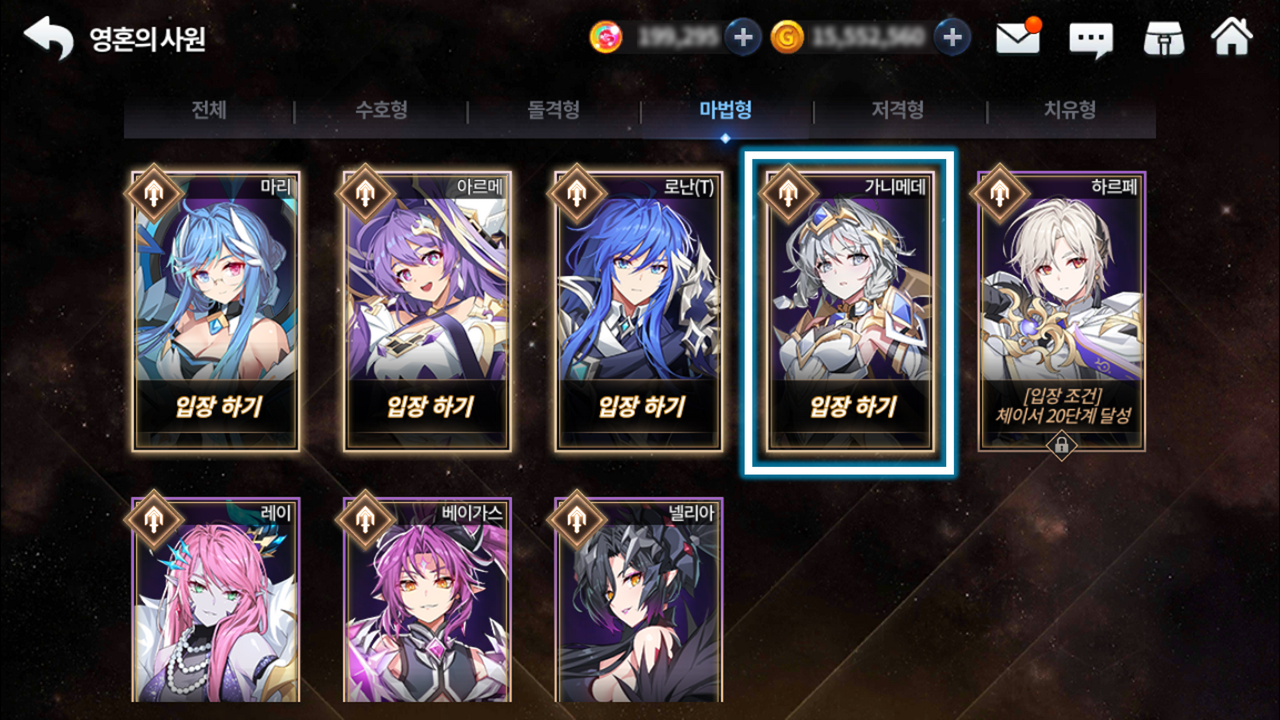1280x720 pixels.
Task: Choose the 넬리아 character card
Action: (x=639, y=600)
